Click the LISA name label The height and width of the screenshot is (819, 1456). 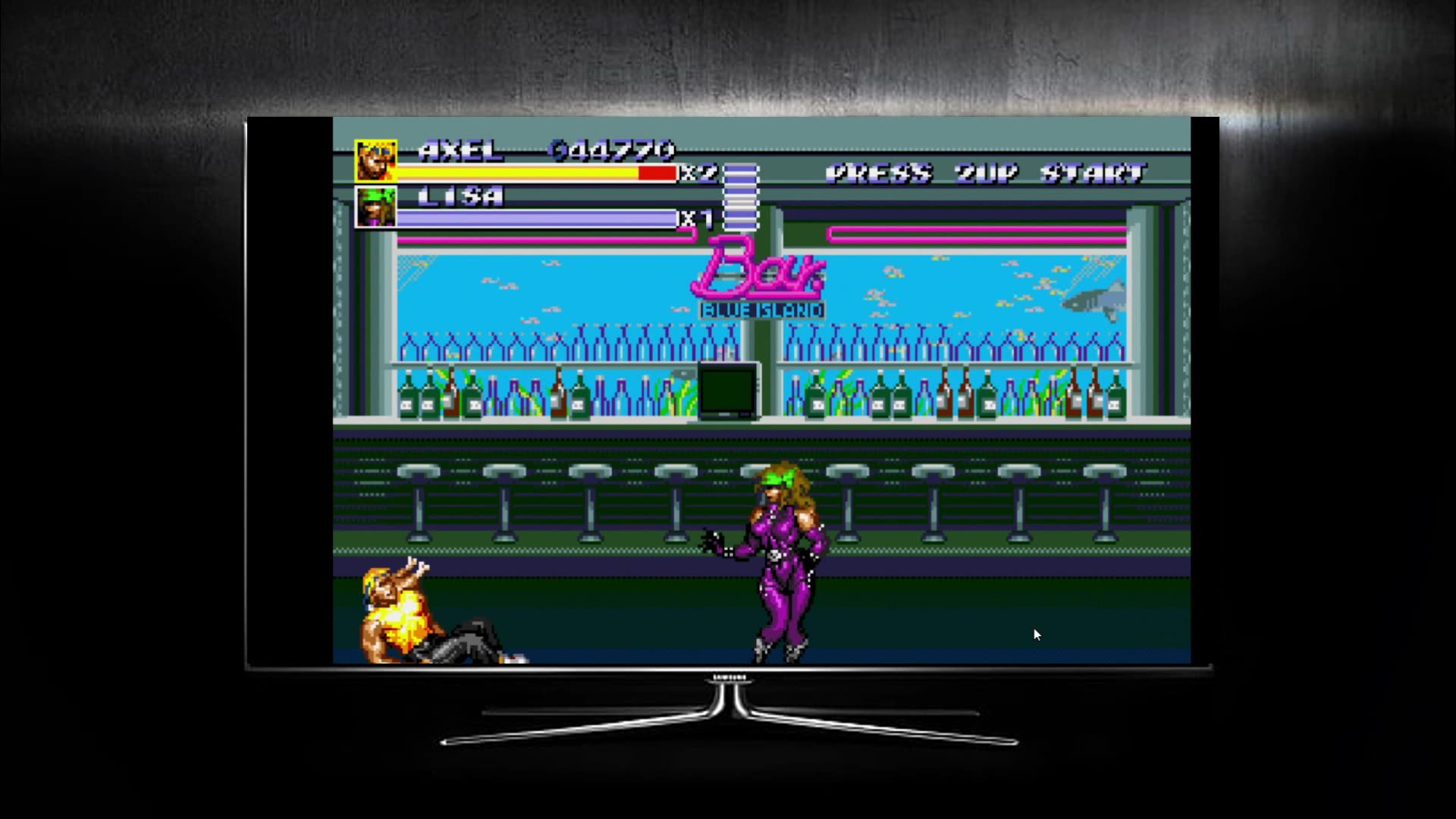(x=459, y=196)
